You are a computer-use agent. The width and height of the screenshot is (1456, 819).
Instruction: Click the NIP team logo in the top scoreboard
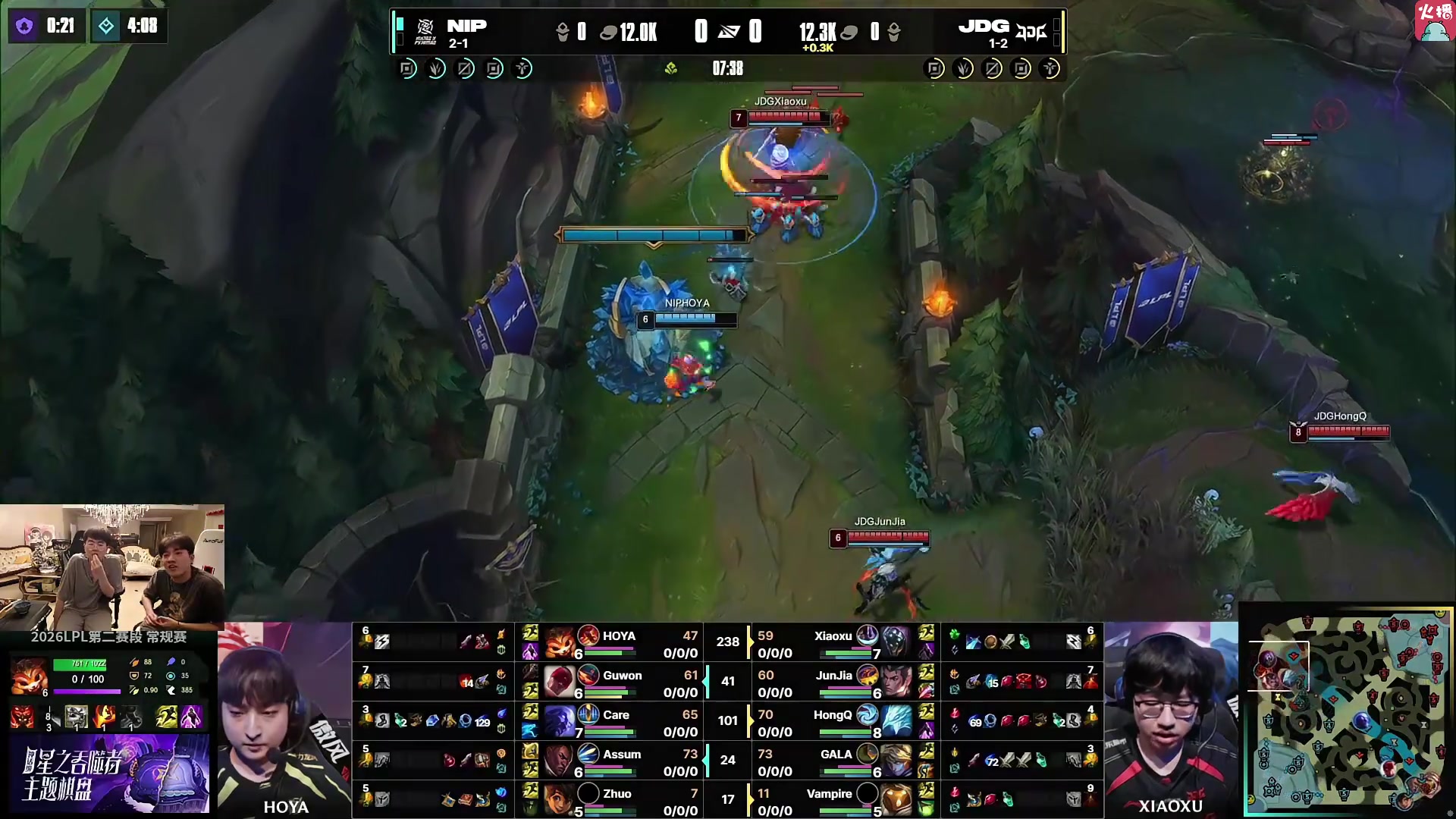pyautogui.click(x=426, y=25)
